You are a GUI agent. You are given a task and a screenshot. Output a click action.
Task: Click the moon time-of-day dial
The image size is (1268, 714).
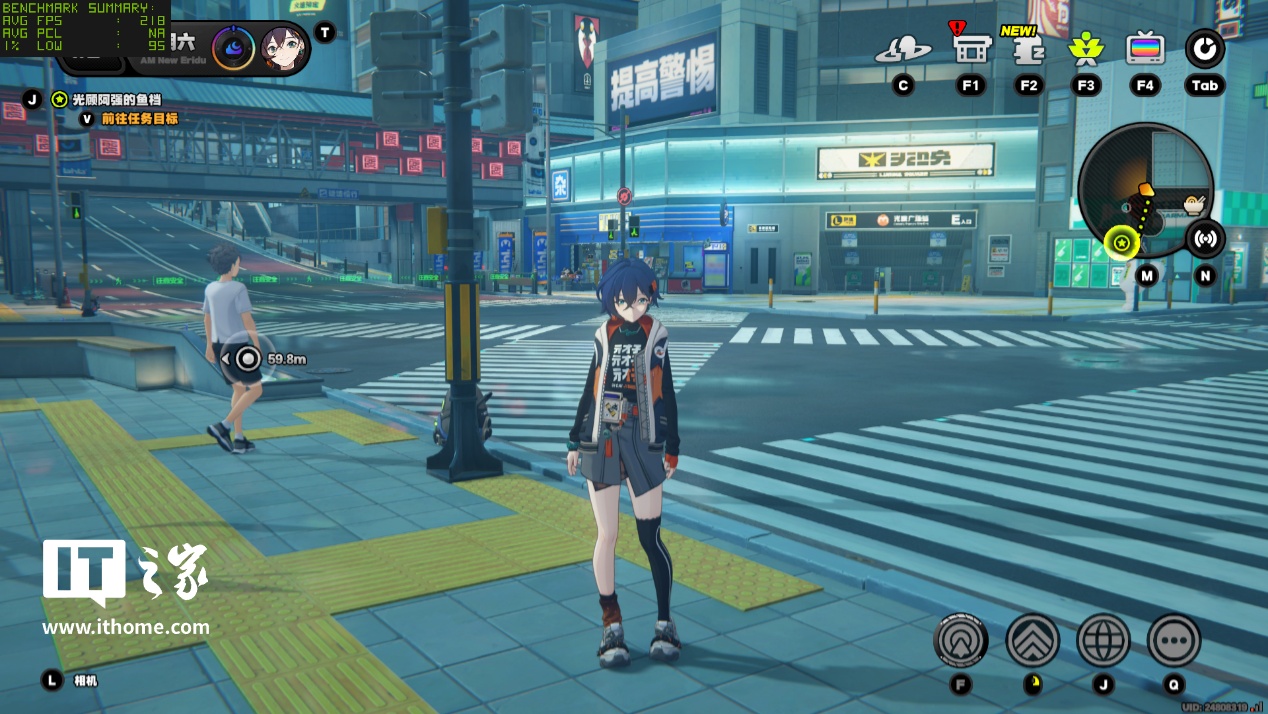click(233, 47)
